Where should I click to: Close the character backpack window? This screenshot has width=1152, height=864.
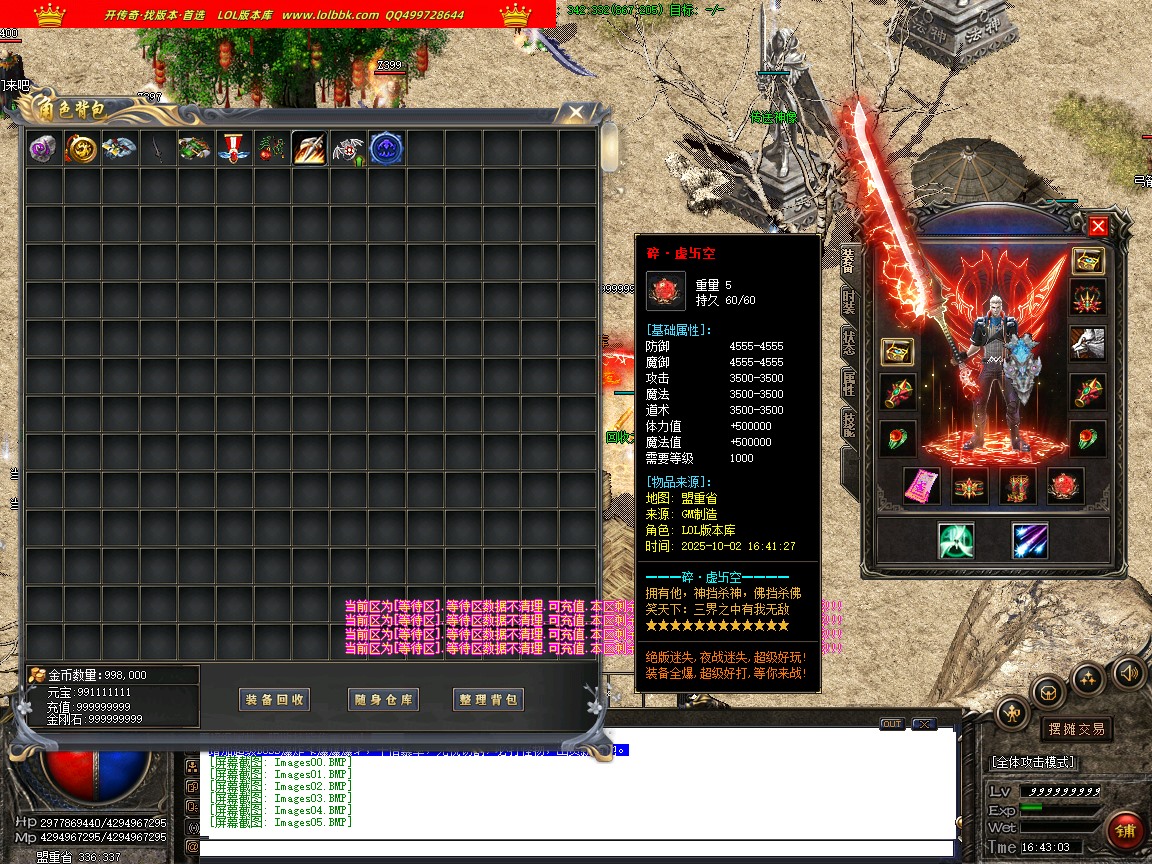(575, 113)
